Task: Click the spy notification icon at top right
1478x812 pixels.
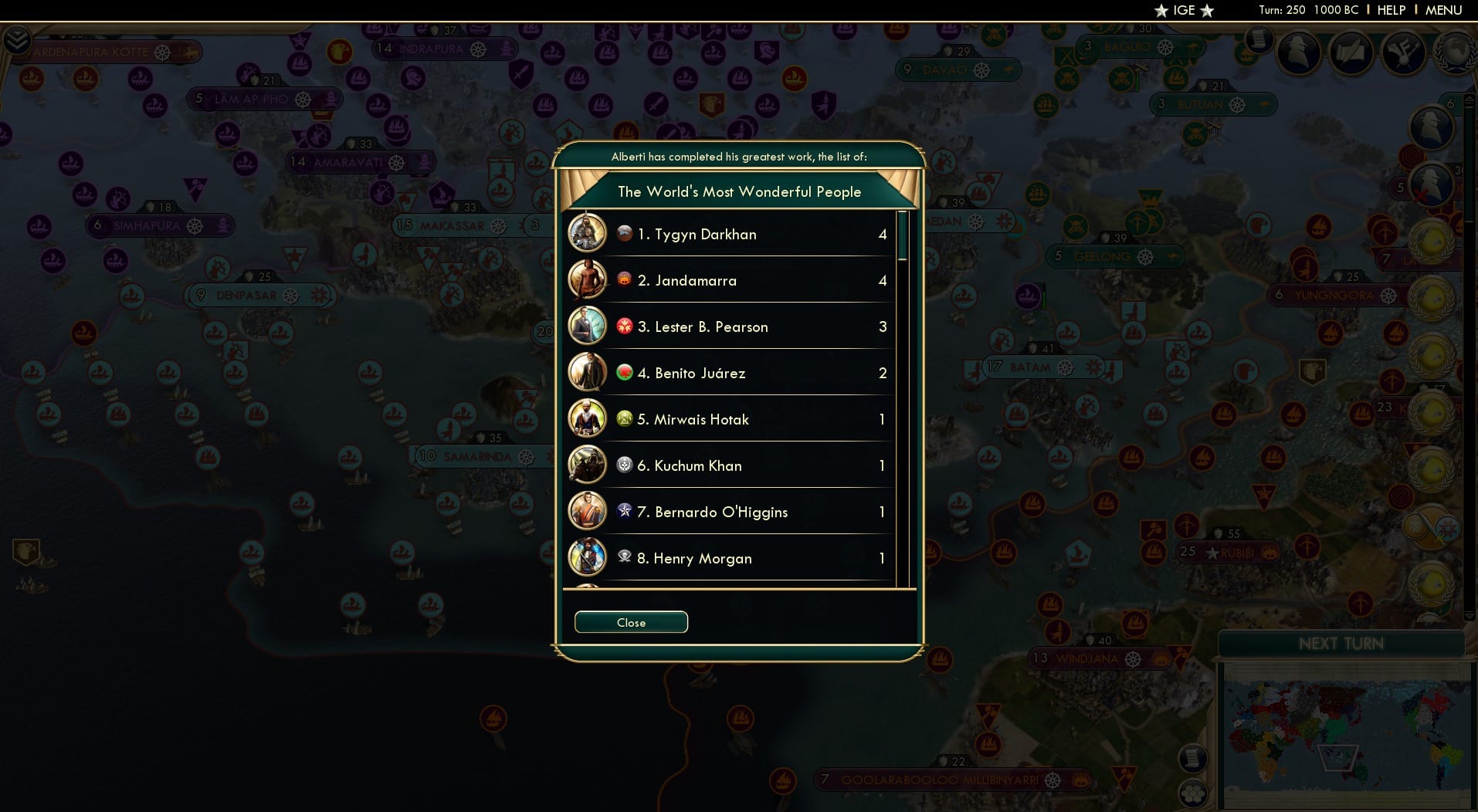Action: pyautogui.click(x=1298, y=51)
